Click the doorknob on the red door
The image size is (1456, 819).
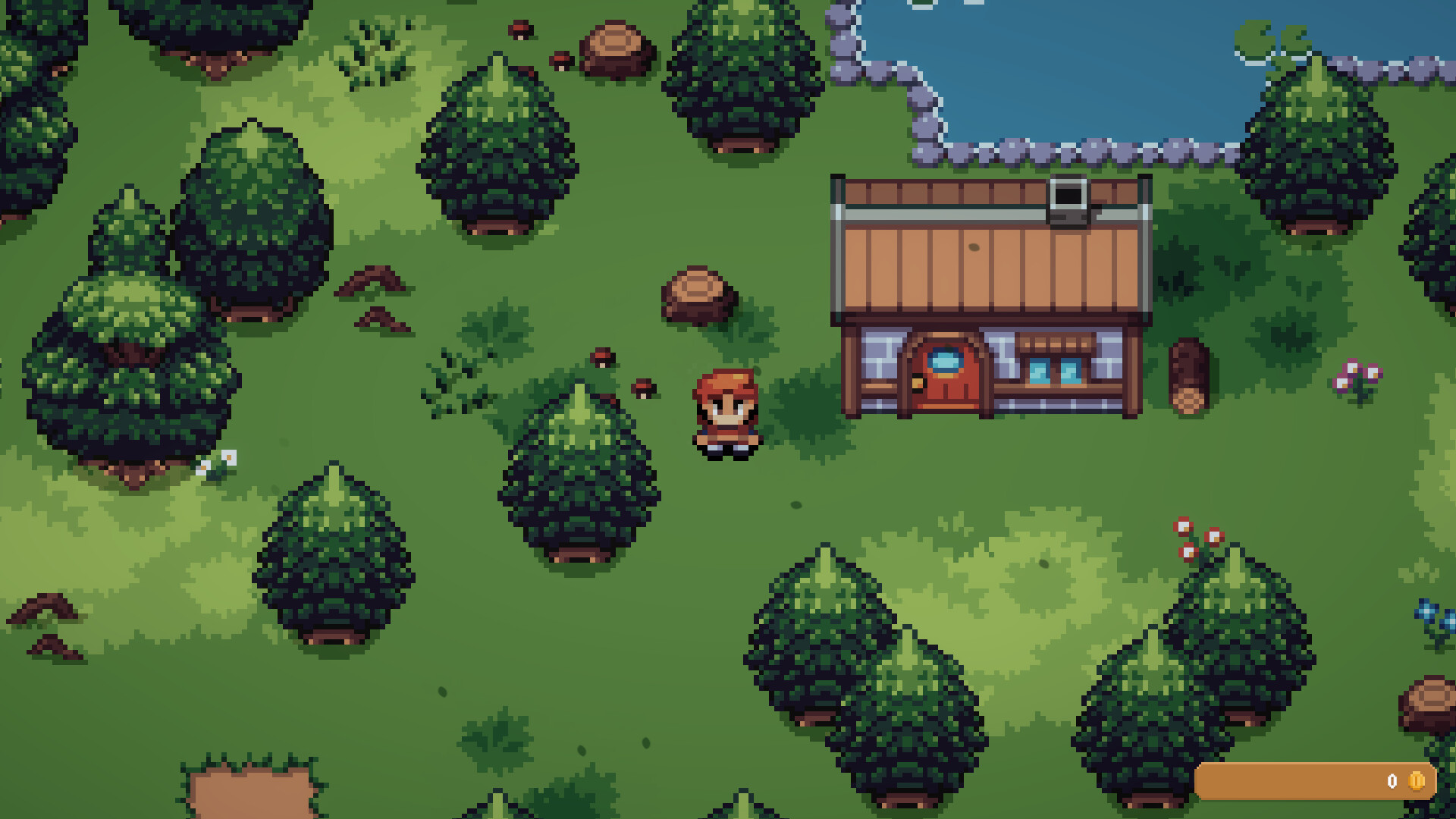(916, 384)
